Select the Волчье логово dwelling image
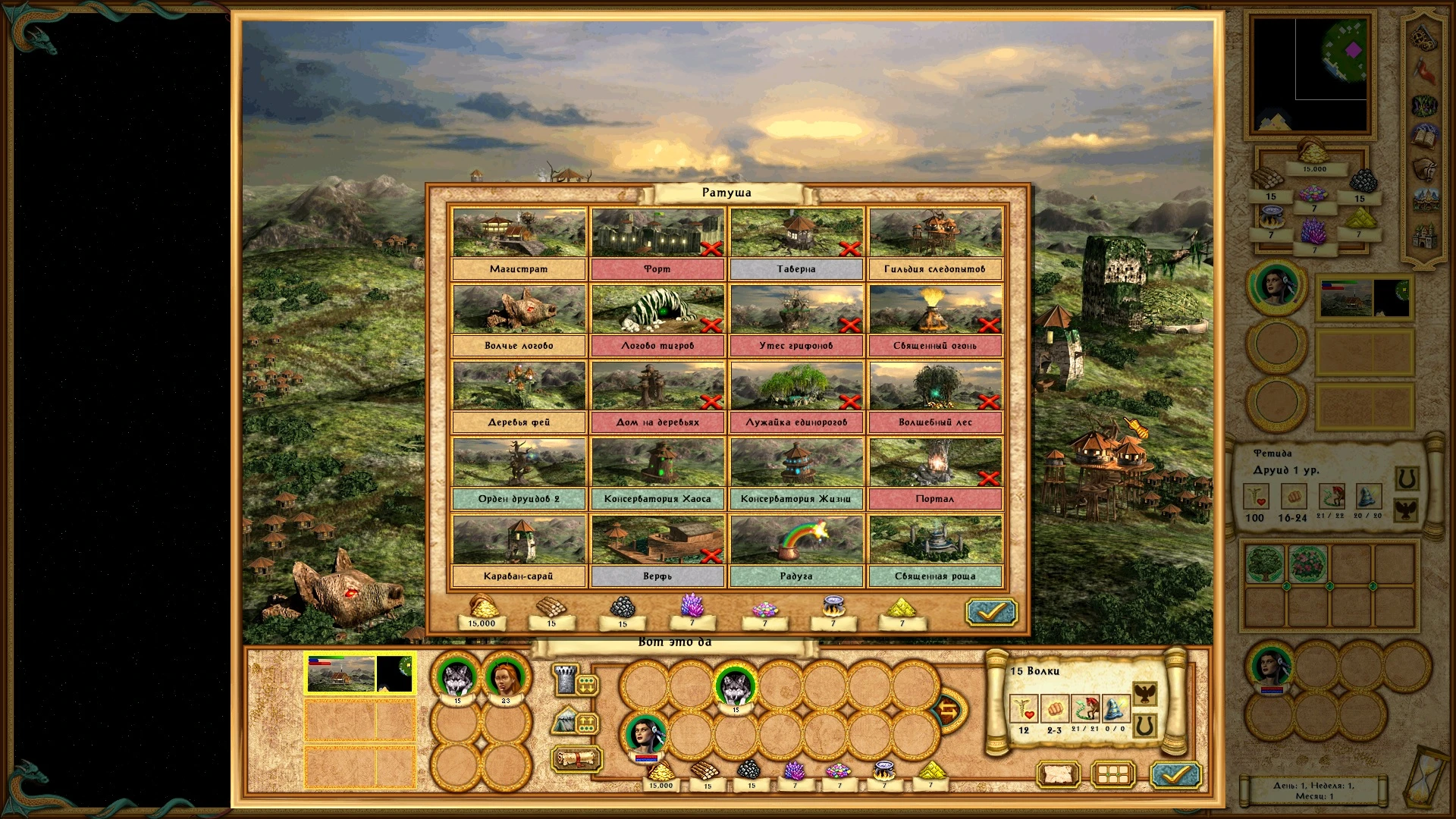Screen dimensions: 1456x819 (x=519, y=310)
